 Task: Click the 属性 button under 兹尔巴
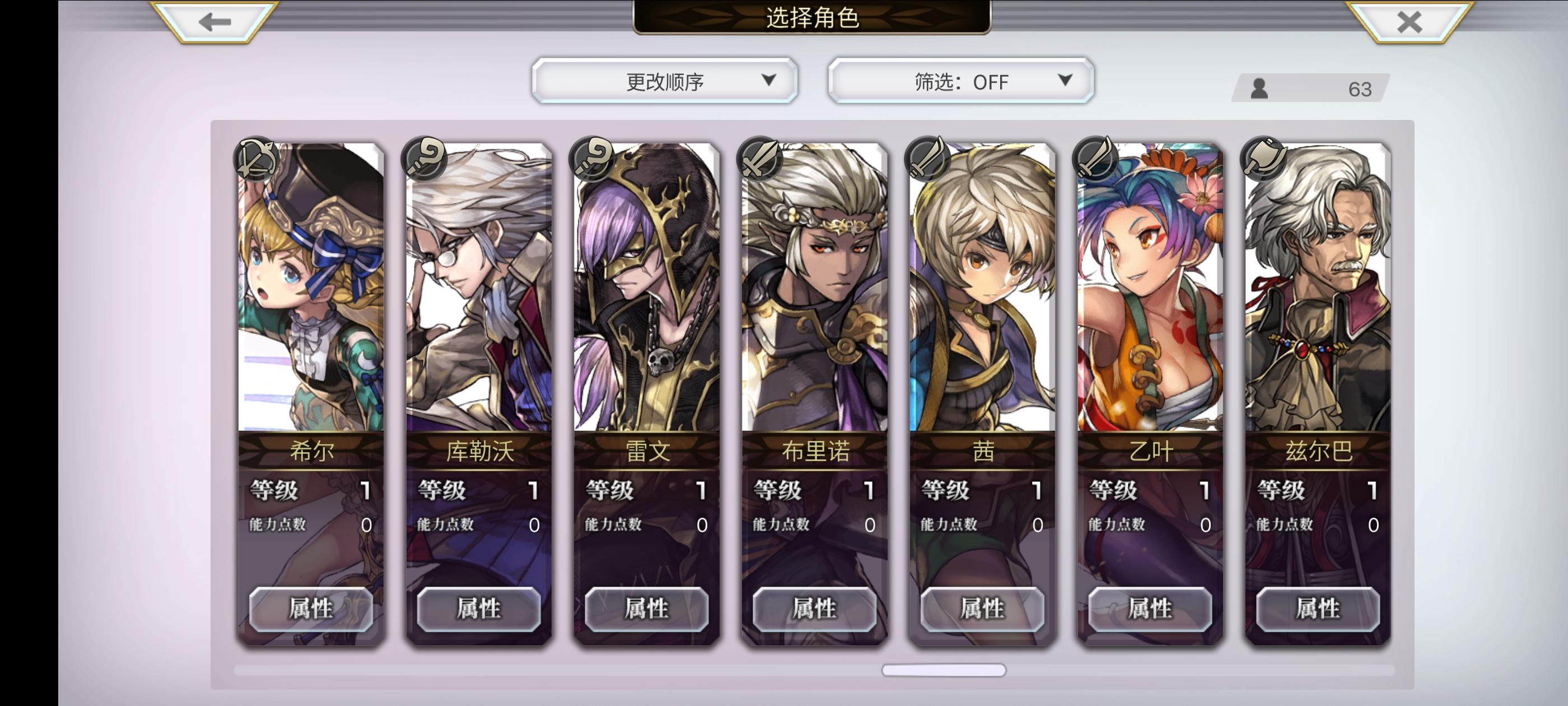pos(1317,609)
